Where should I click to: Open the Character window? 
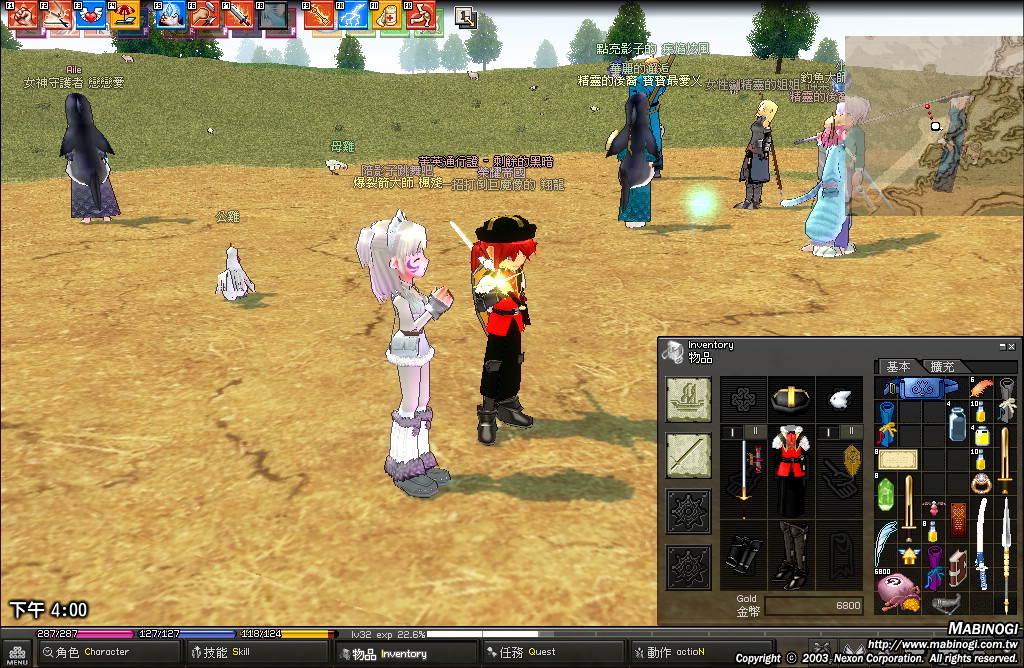point(85,653)
